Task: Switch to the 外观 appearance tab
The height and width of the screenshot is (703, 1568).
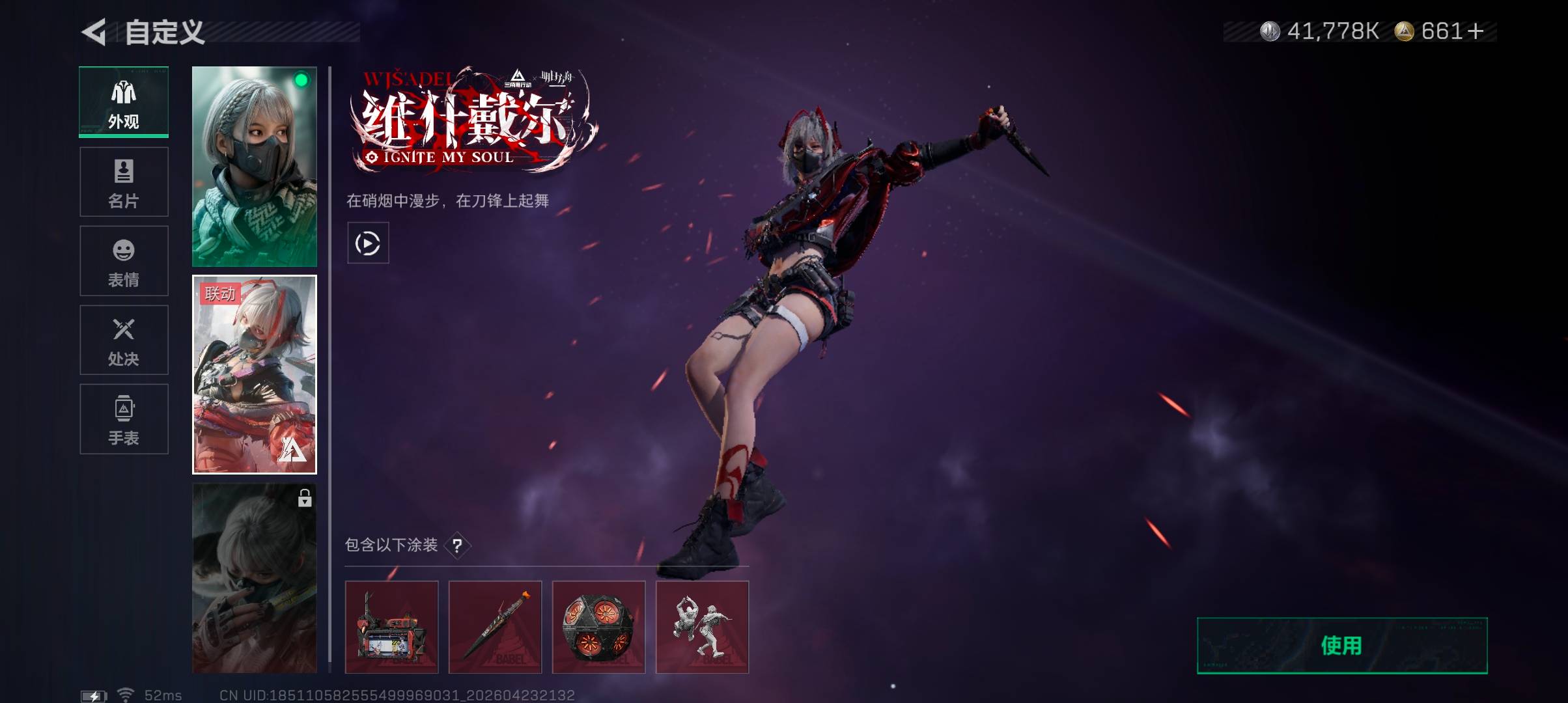Action: point(124,102)
